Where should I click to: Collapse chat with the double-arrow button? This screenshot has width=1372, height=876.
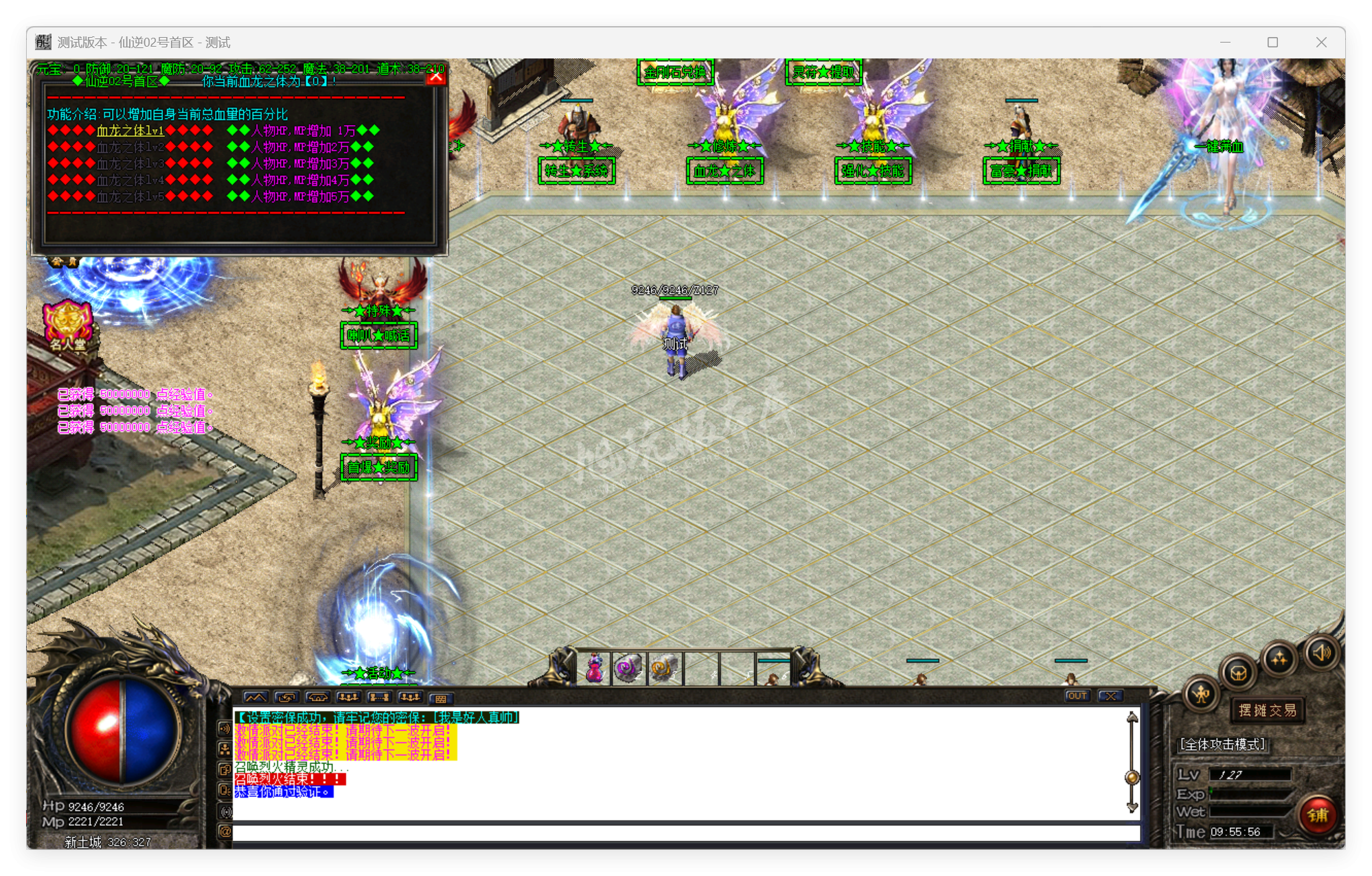click(x=258, y=696)
